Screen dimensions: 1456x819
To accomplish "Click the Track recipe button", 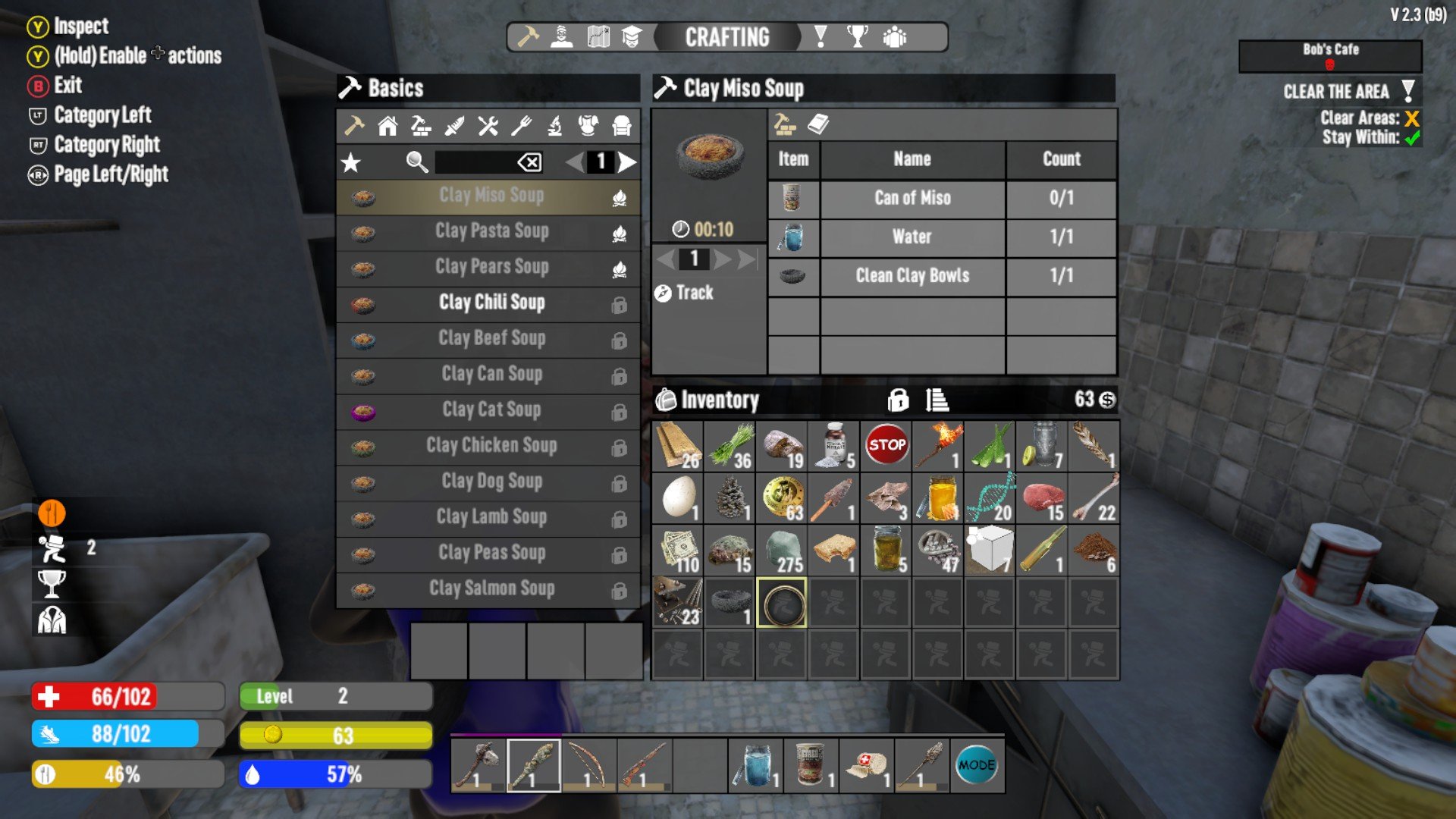I will click(x=685, y=293).
